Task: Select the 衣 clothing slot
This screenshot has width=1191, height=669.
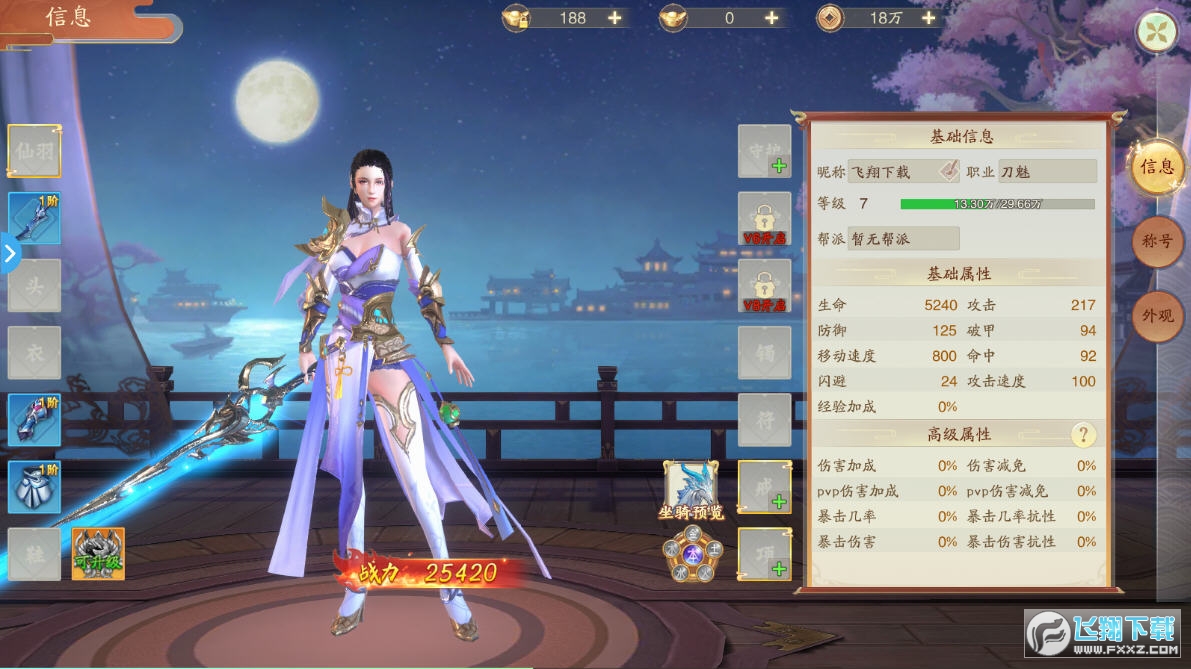Action: pyautogui.click(x=34, y=352)
